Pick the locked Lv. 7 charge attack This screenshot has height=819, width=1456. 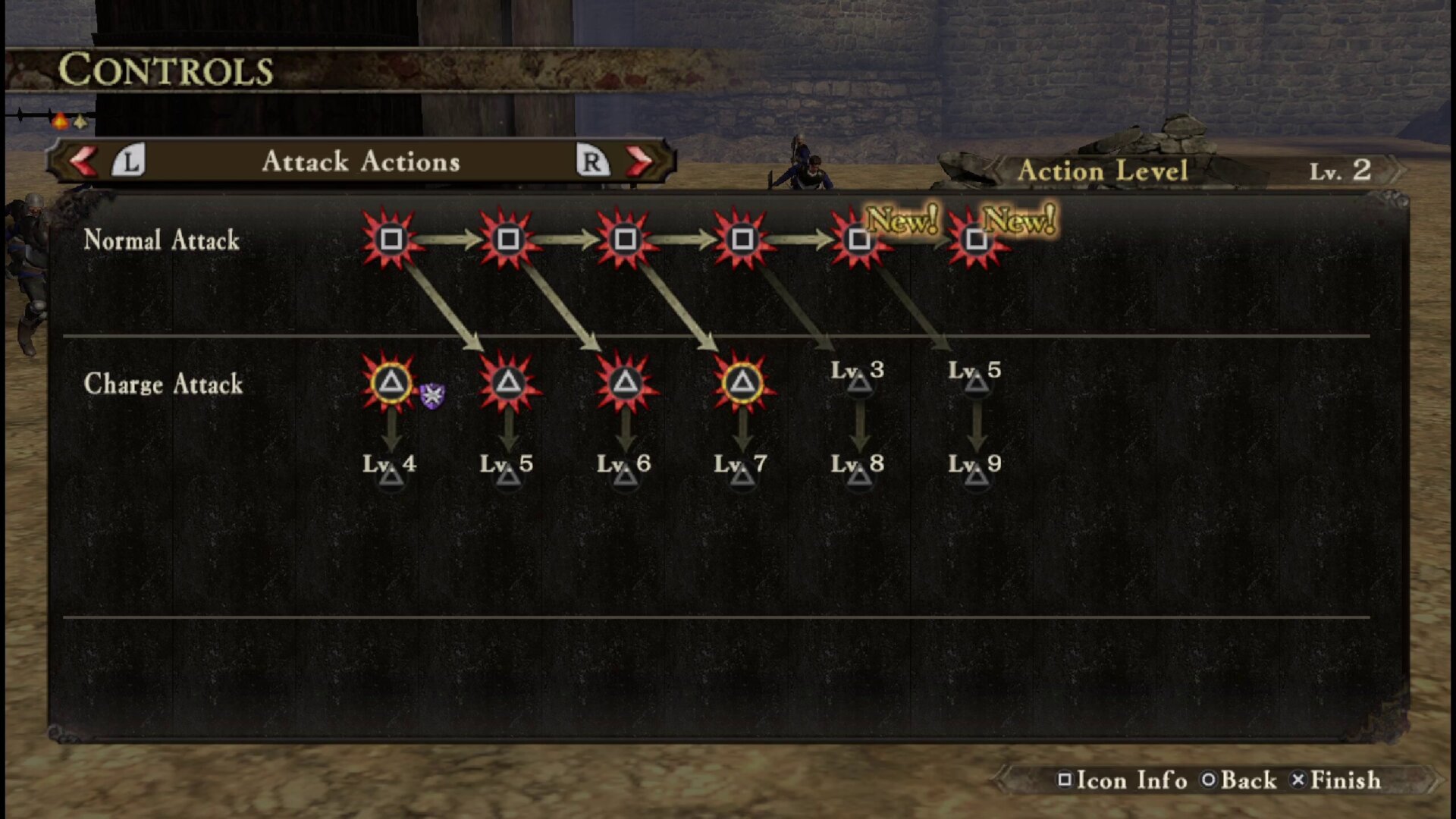[x=742, y=467]
